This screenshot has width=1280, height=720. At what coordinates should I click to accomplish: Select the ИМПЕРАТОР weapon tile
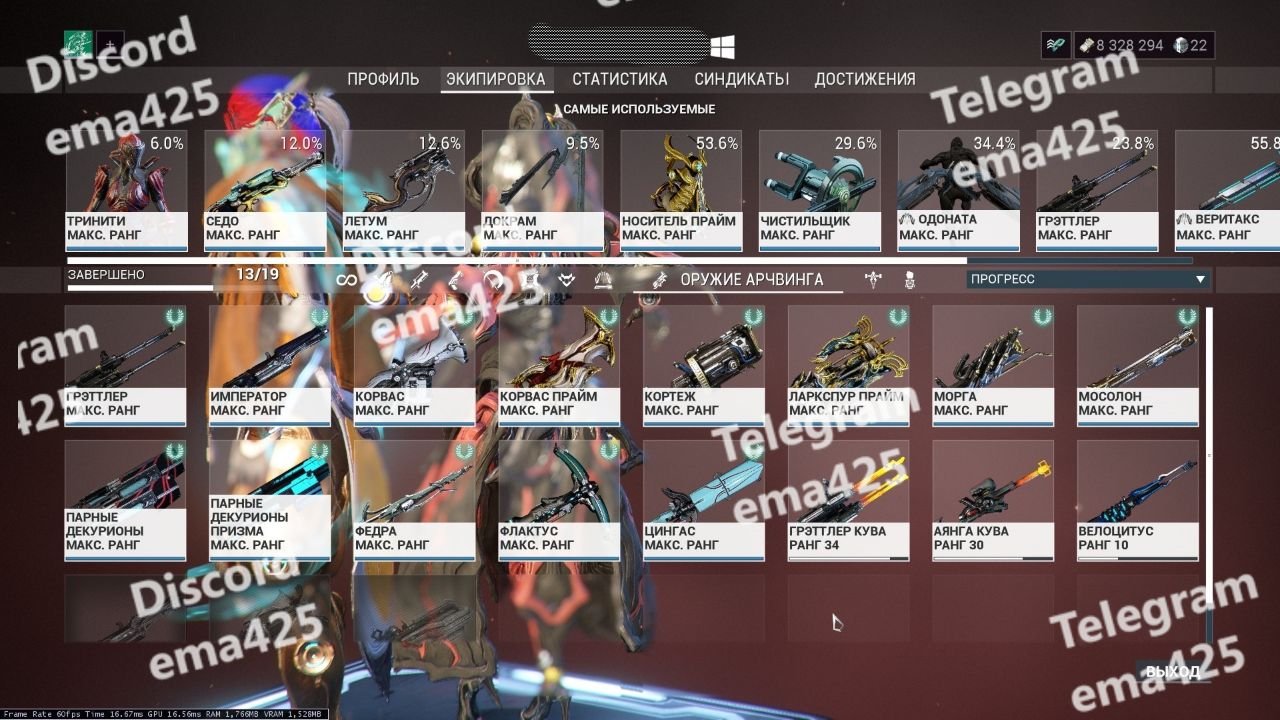[x=269, y=365]
